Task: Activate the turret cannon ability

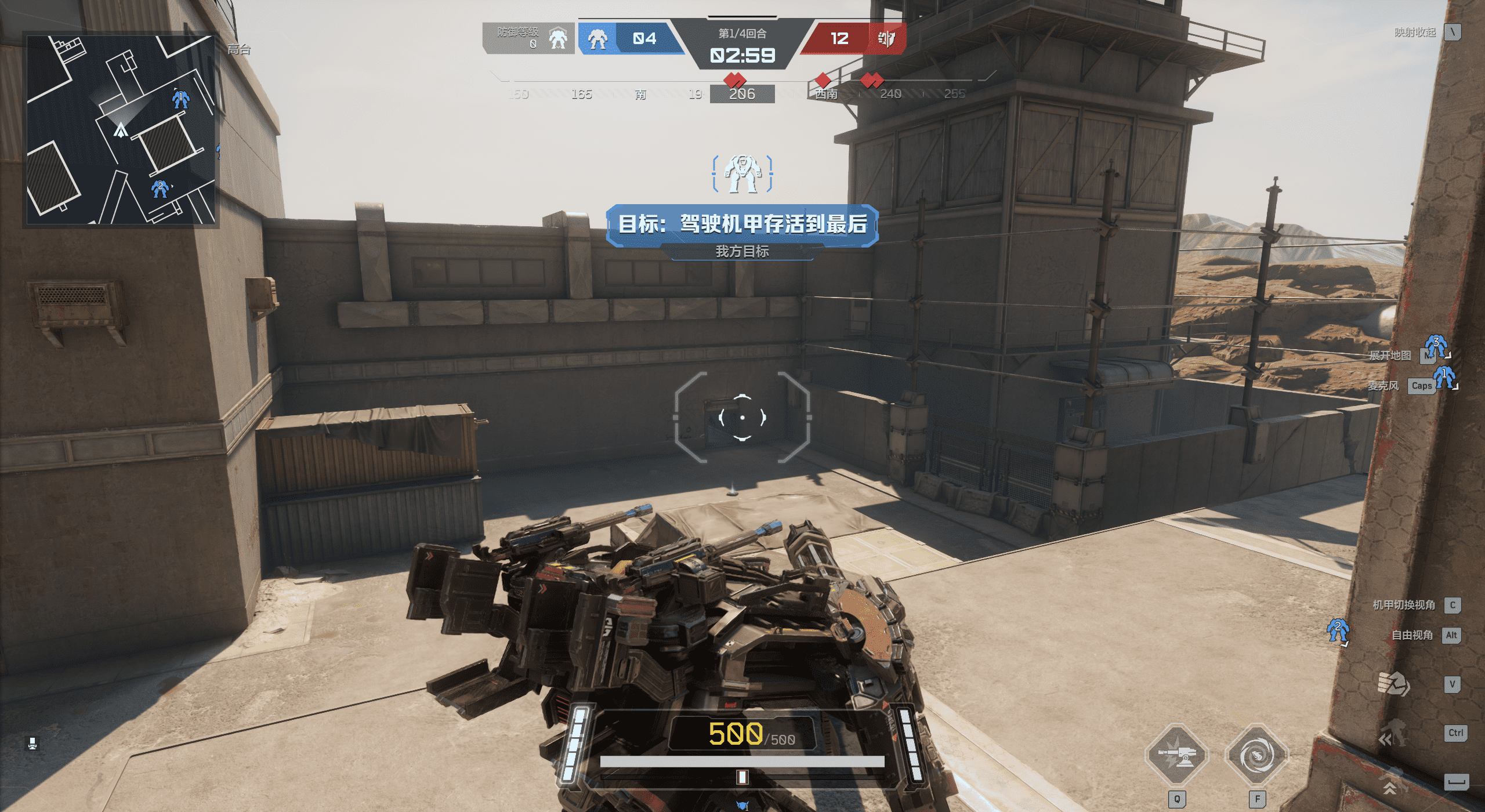Action: (x=1176, y=755)
